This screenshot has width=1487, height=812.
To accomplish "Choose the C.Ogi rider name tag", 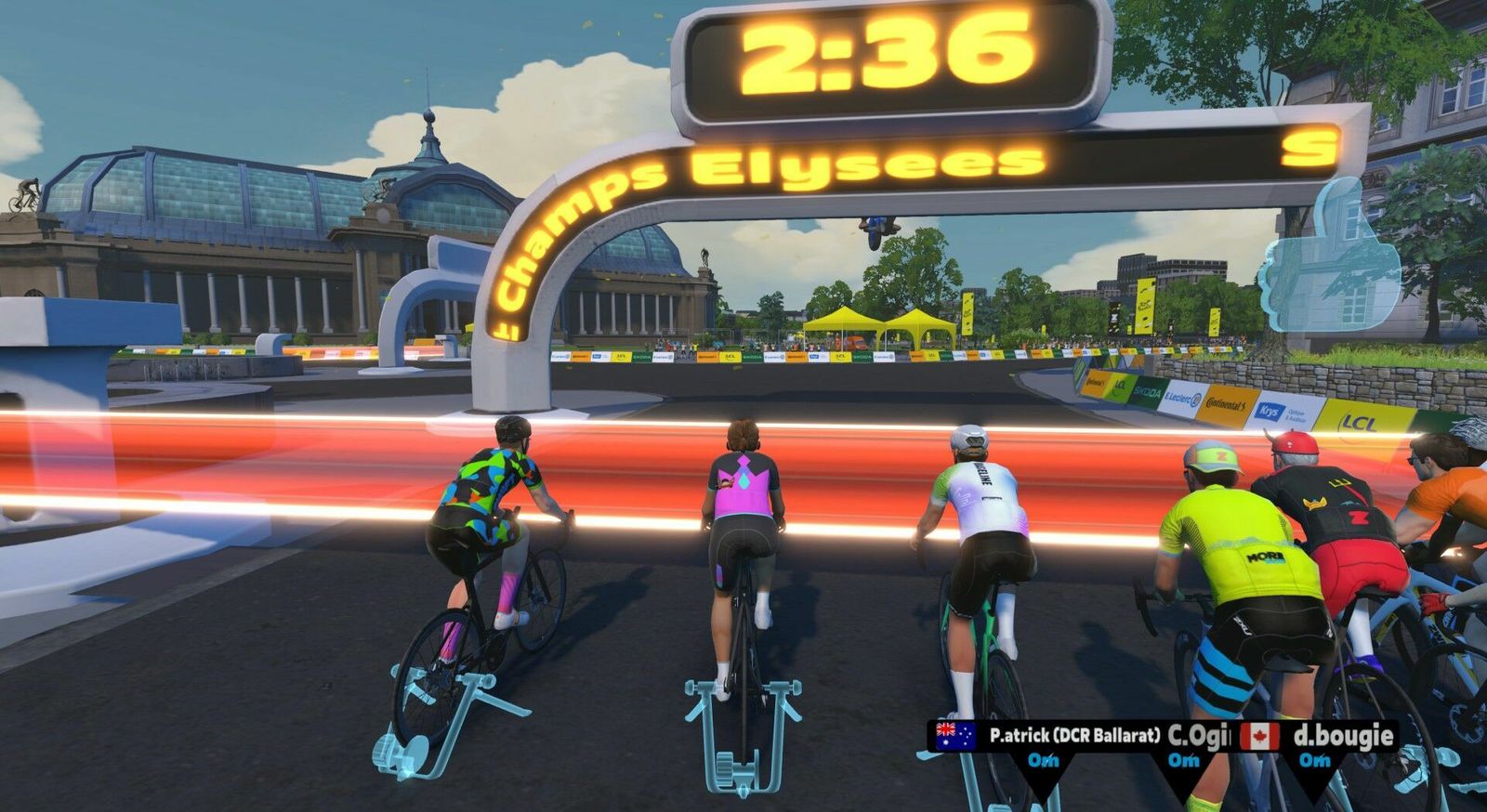I will [1199, 736].
